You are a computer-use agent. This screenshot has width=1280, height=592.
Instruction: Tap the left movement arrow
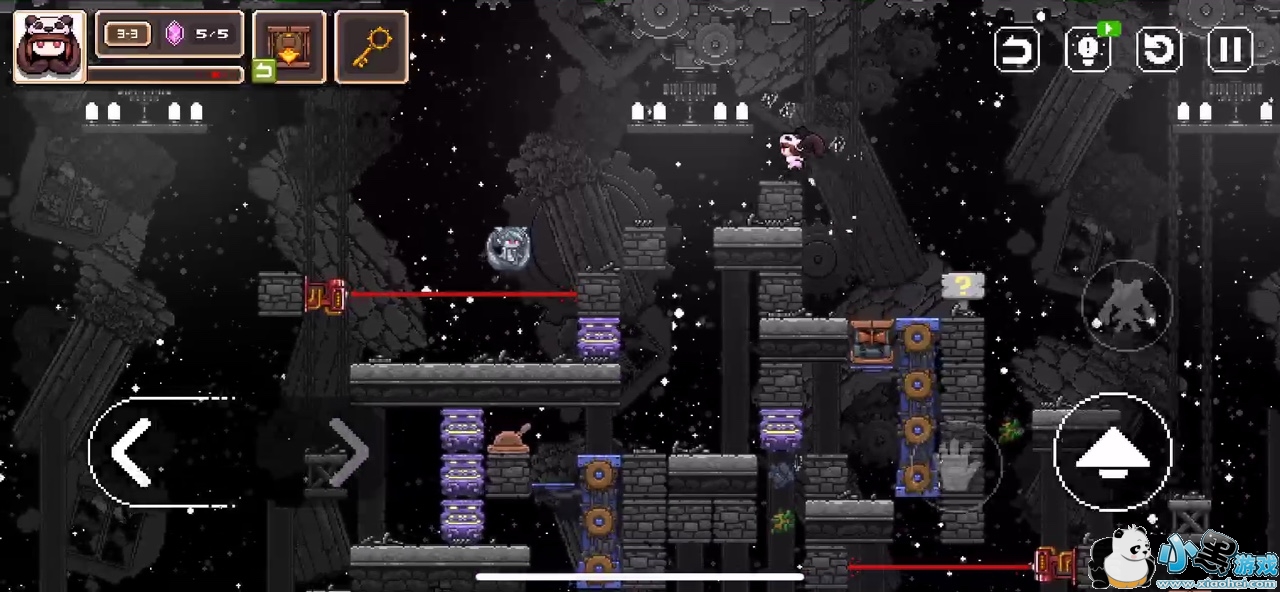tap(131, 452)
